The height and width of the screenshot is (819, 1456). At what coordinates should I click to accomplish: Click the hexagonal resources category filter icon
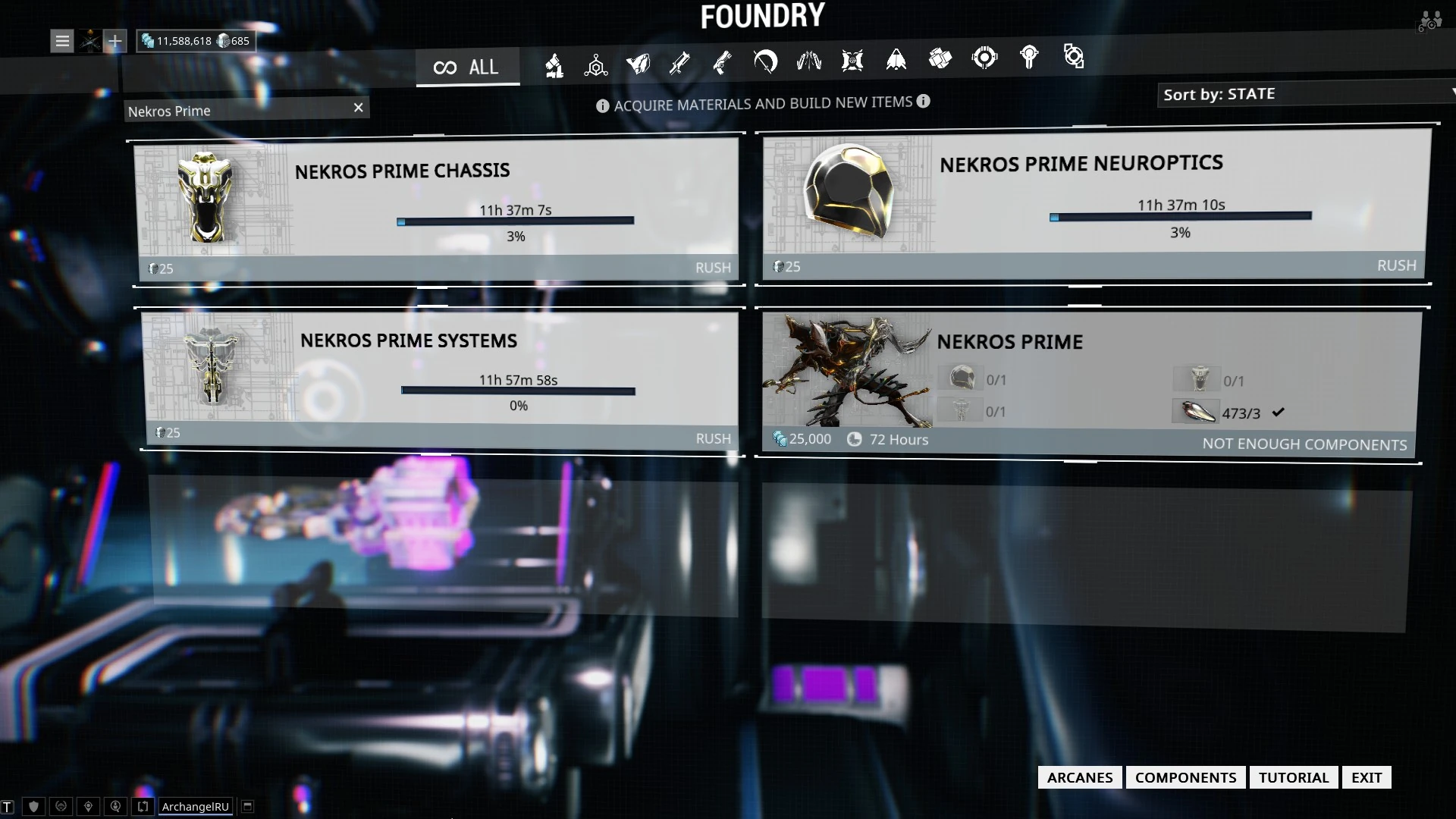click(x=596, y=64)
